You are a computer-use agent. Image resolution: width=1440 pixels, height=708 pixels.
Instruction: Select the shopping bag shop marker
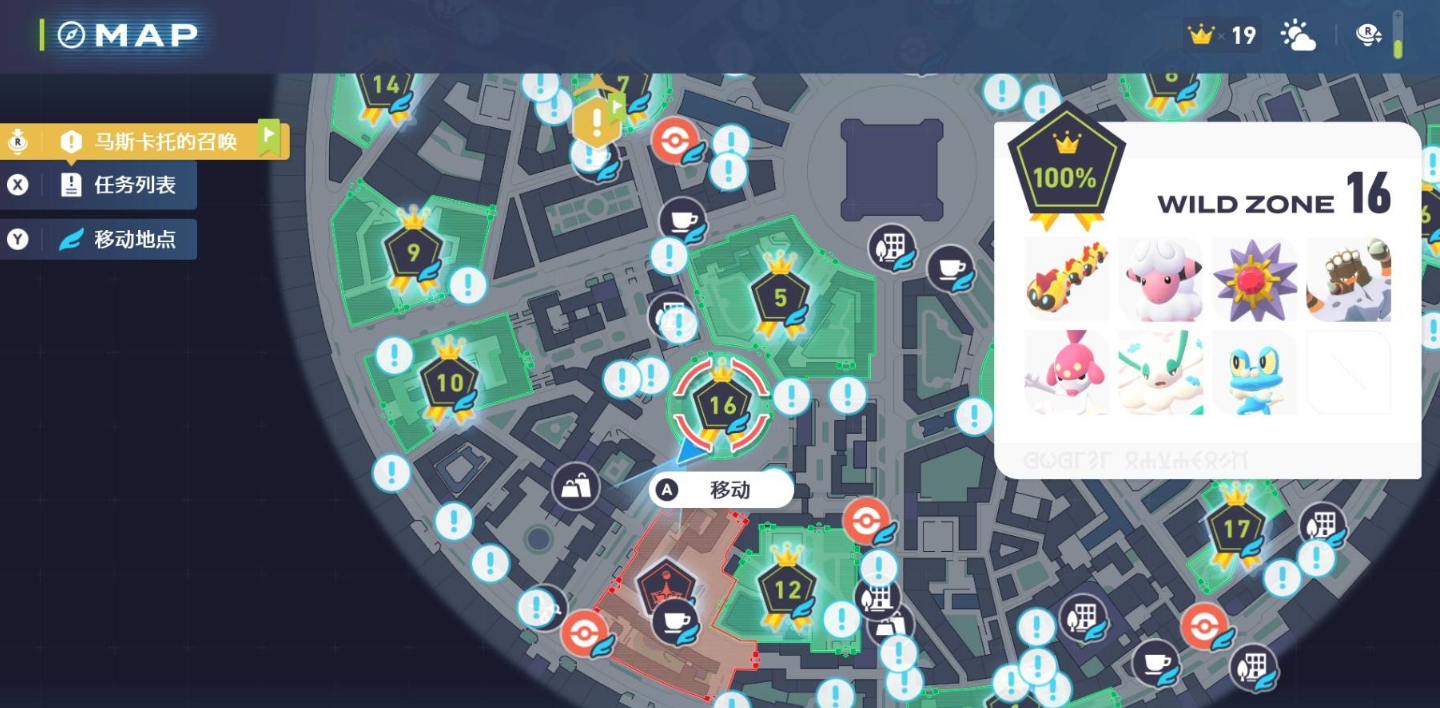pyautogui.click(x=576, y=487)
